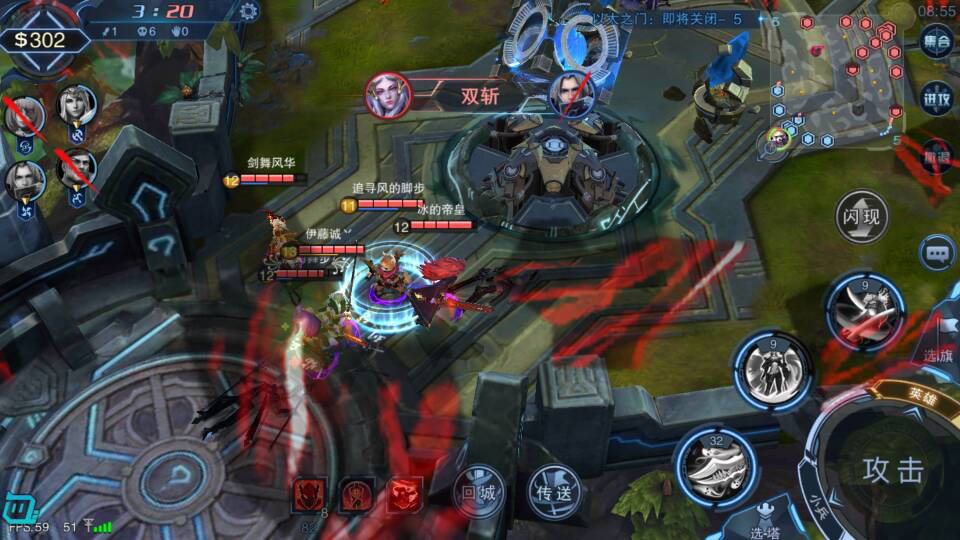Select the blonde female teammate portrait

pyautogui.click(x=76, y=104)
